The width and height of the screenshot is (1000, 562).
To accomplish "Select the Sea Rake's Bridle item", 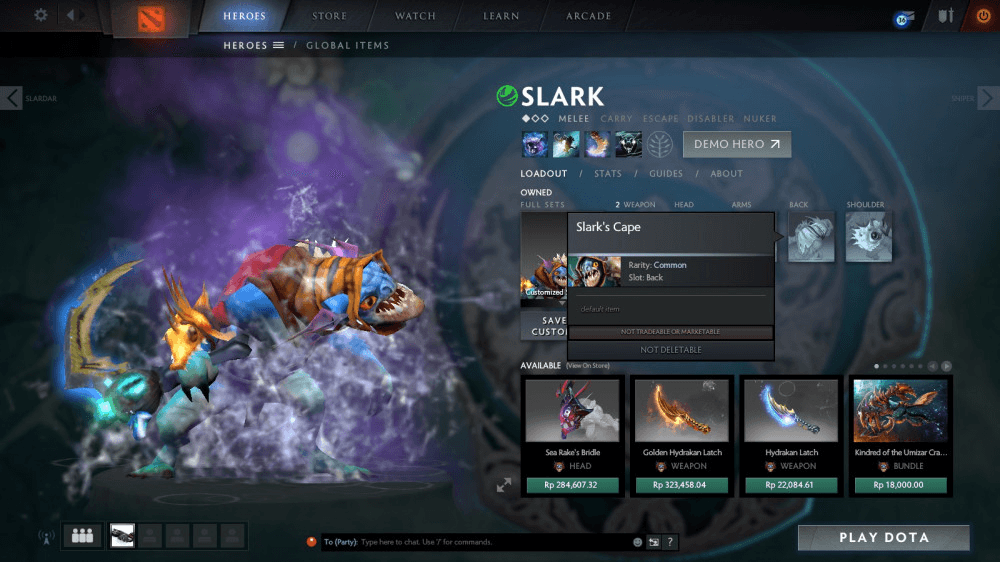I will pos(573,421).
